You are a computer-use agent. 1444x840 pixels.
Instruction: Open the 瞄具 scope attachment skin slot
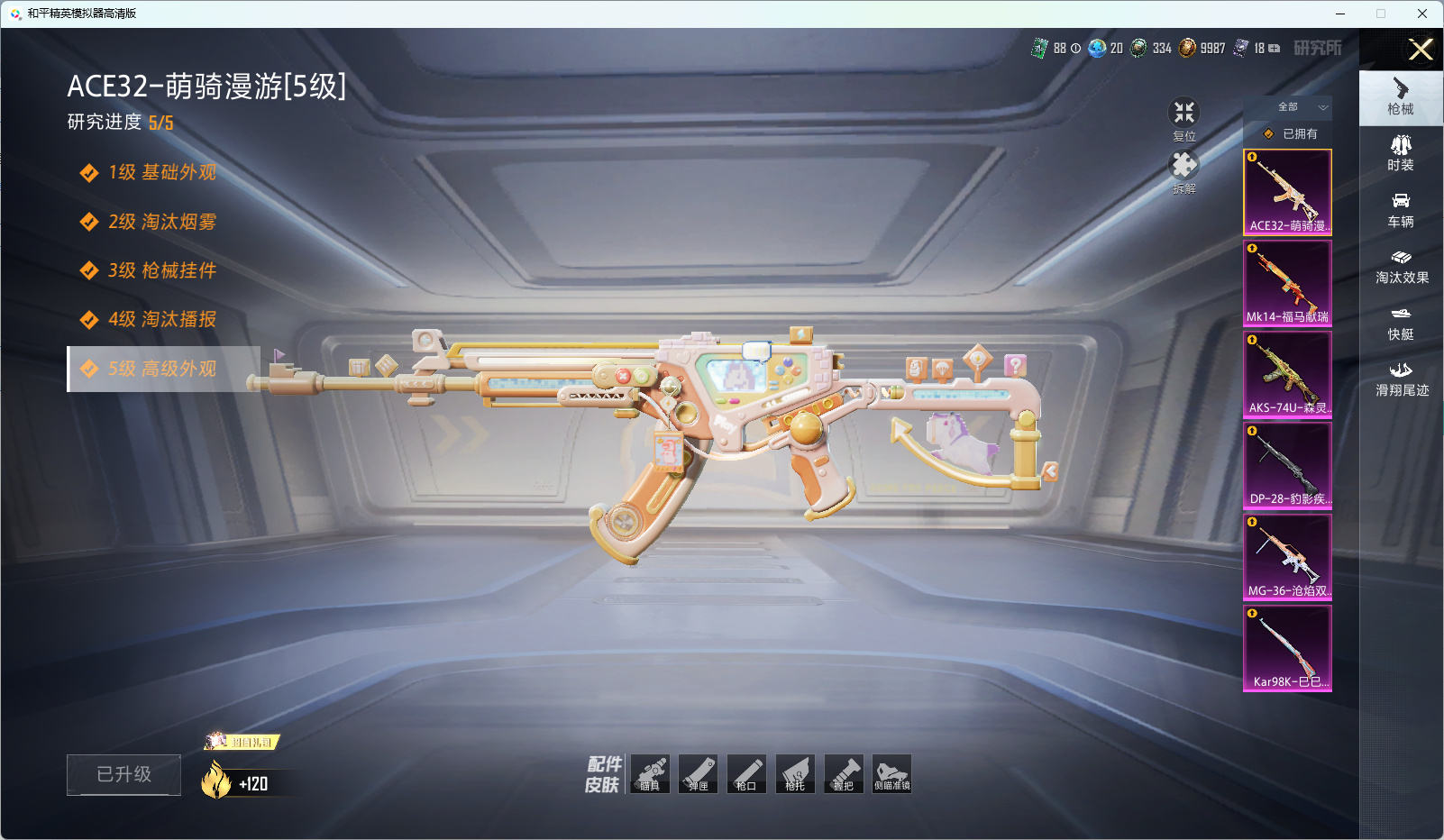650,774
